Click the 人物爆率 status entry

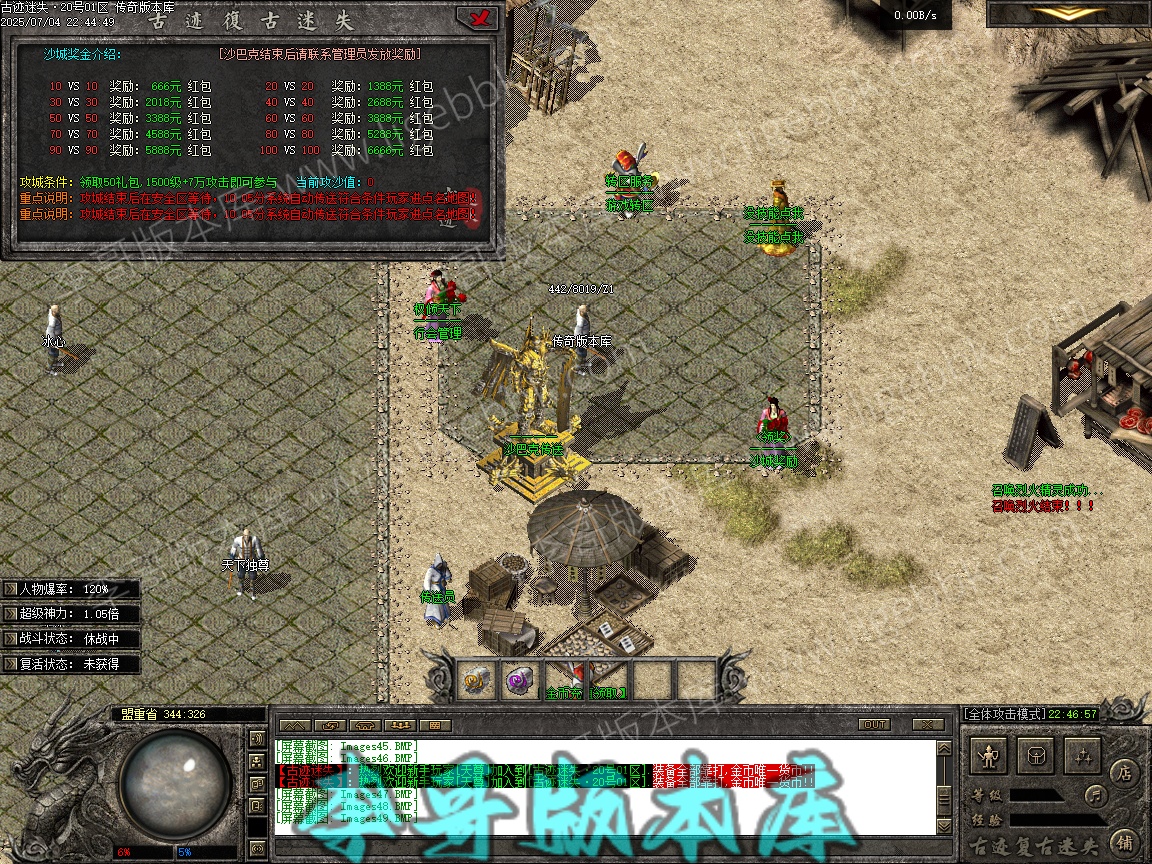[x=70, y=589]
